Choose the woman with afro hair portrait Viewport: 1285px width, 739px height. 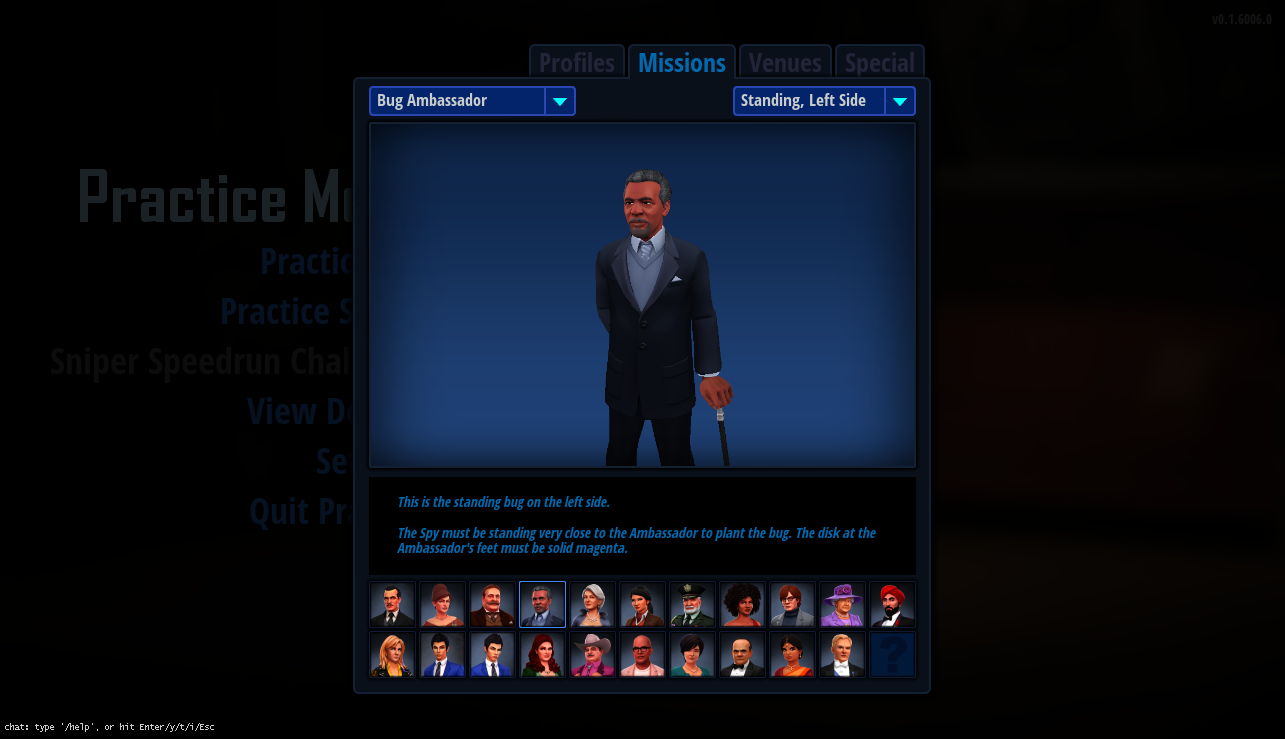742,605
